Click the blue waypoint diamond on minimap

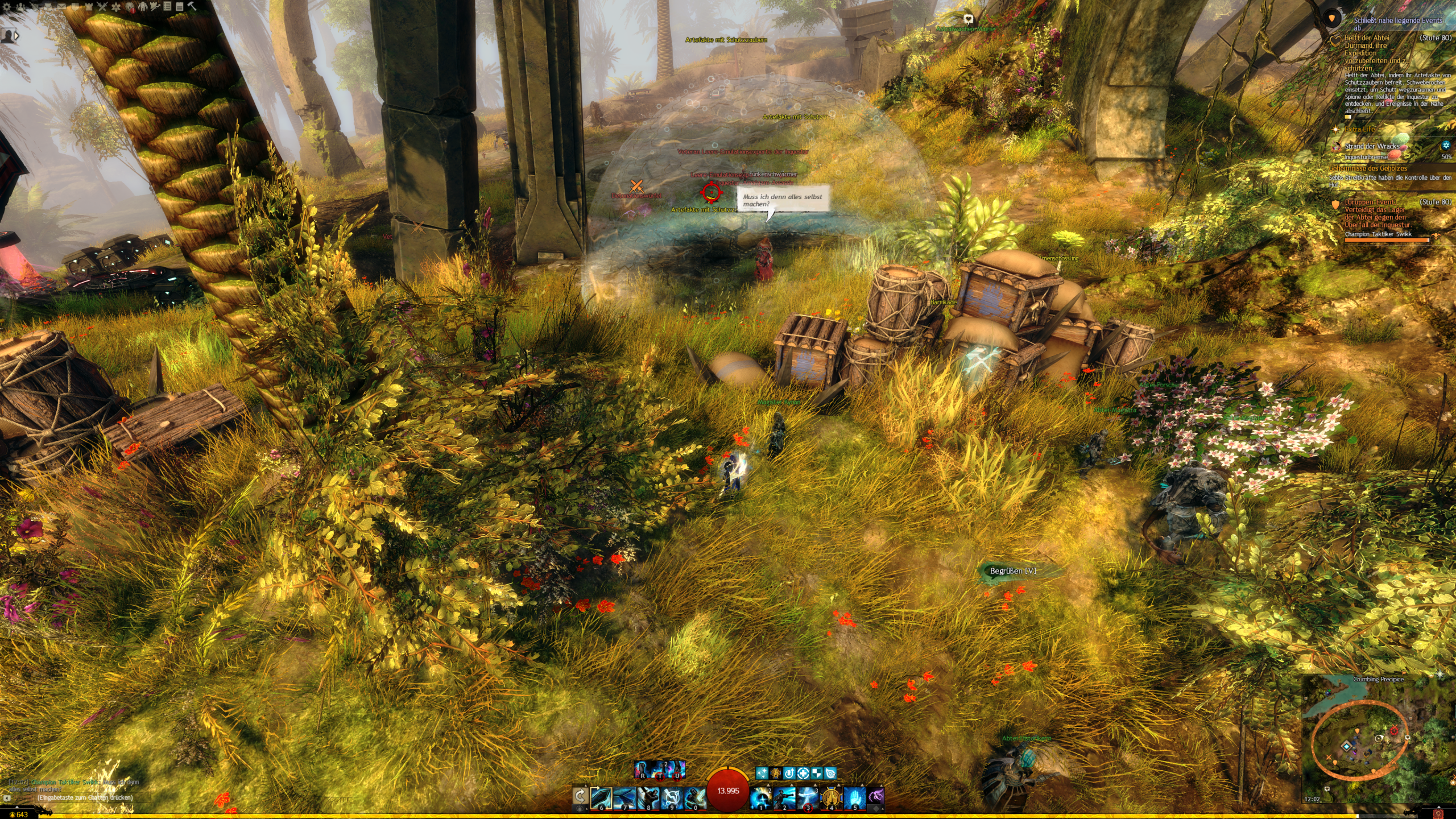[x=1347, y=746]
